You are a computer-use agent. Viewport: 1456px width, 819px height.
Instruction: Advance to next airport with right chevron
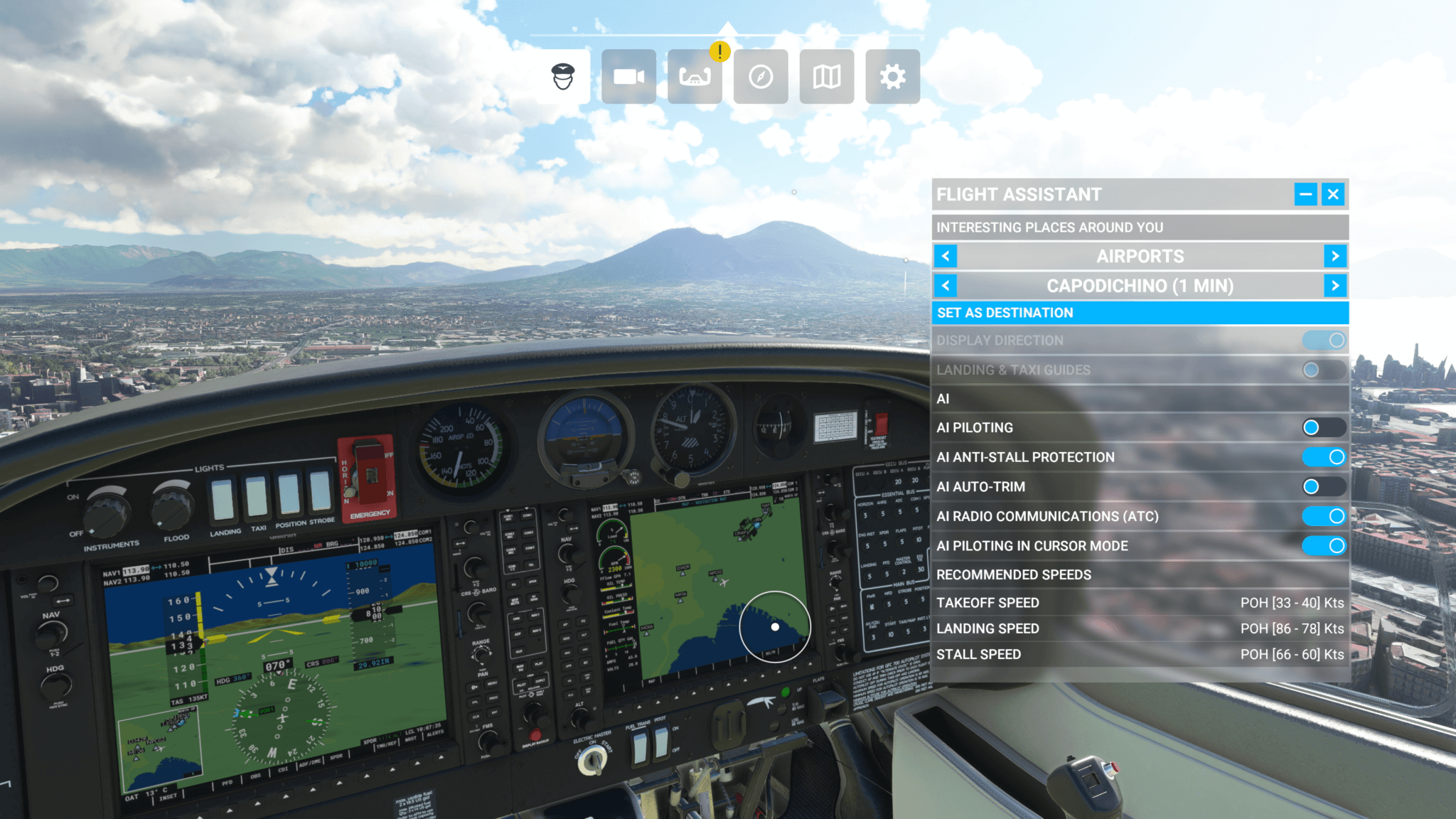(x=1335, y=285)
